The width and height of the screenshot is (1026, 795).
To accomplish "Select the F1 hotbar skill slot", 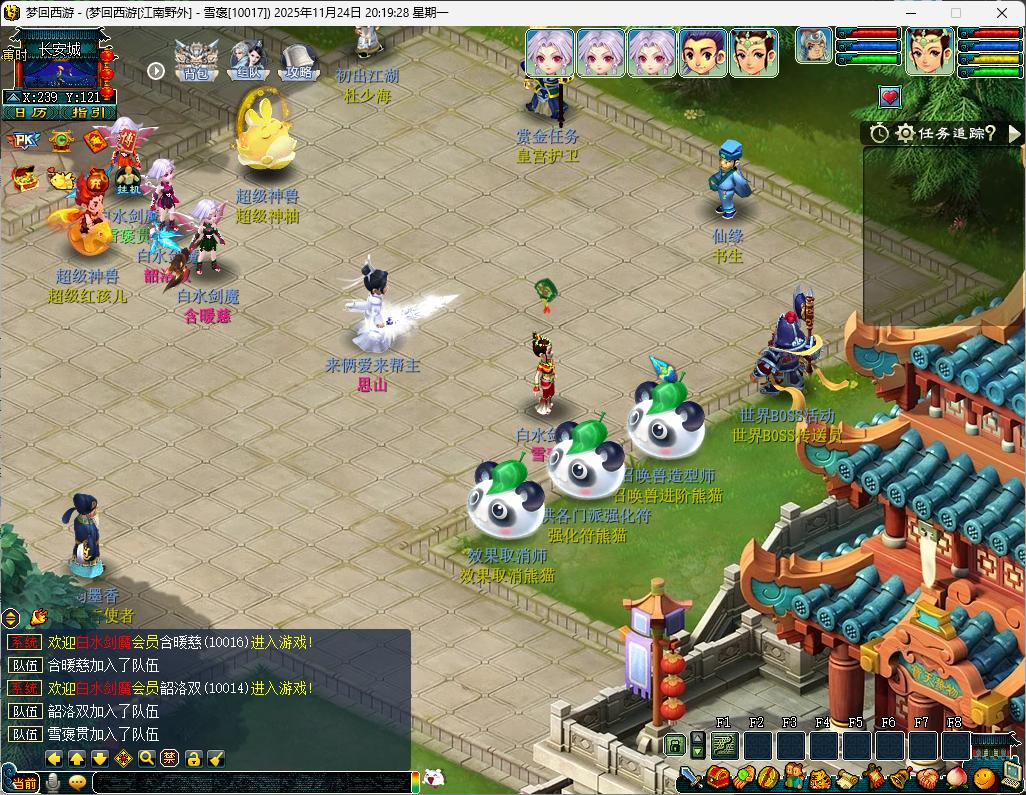I will [x=725, y=746].
